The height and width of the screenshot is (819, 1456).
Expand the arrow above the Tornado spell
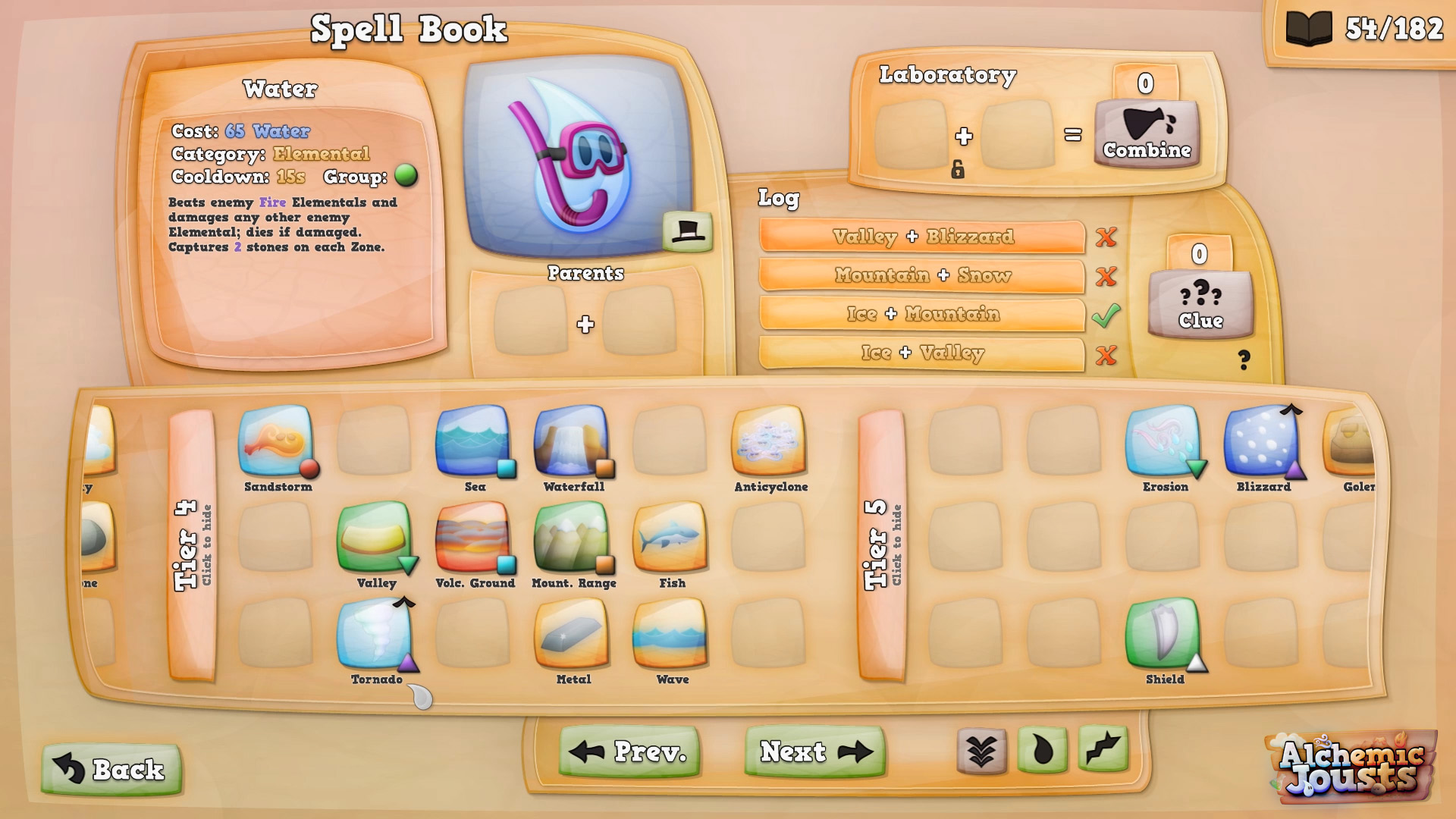click(x=403, y=601)
